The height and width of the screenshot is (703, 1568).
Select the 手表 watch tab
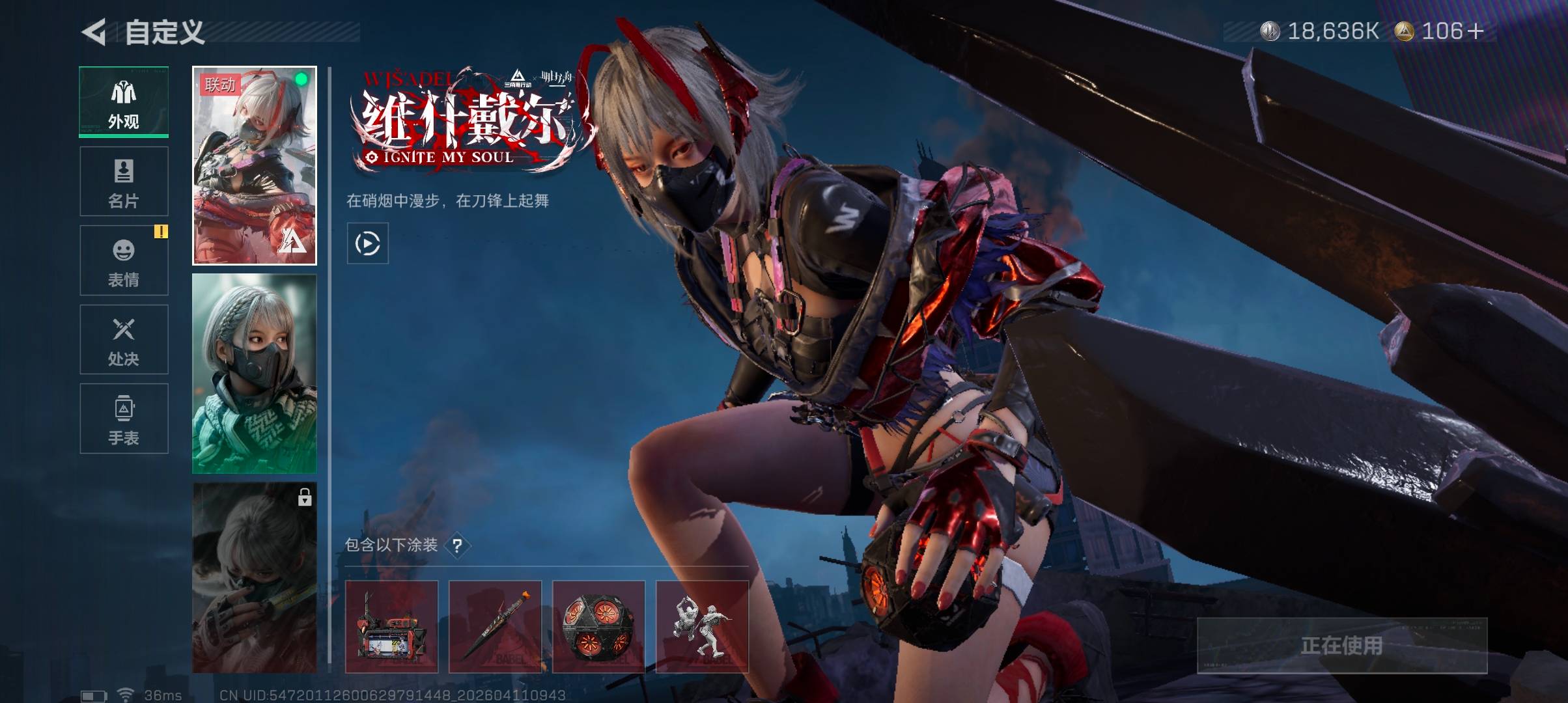click(x=124, y=419)
